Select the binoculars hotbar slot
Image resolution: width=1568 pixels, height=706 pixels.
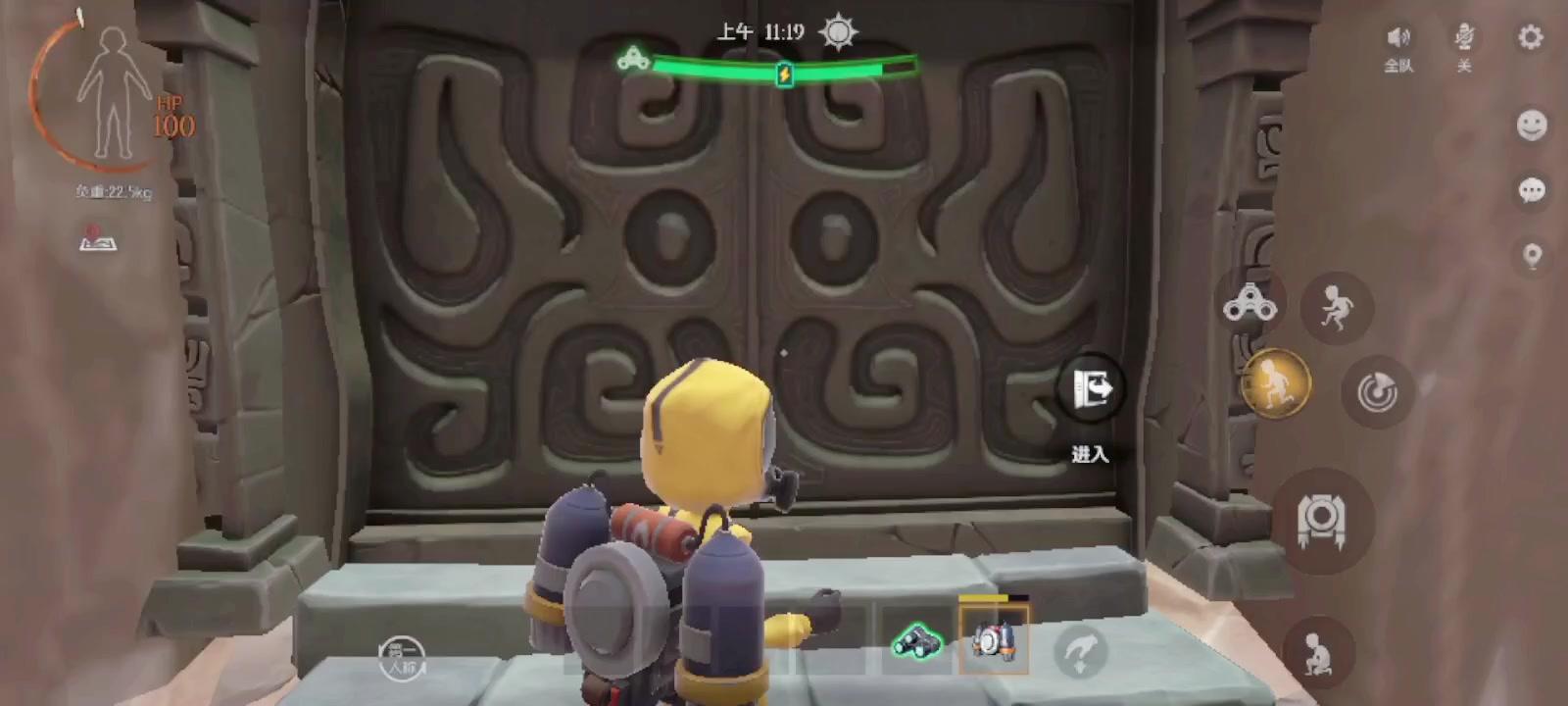point(916,641)
